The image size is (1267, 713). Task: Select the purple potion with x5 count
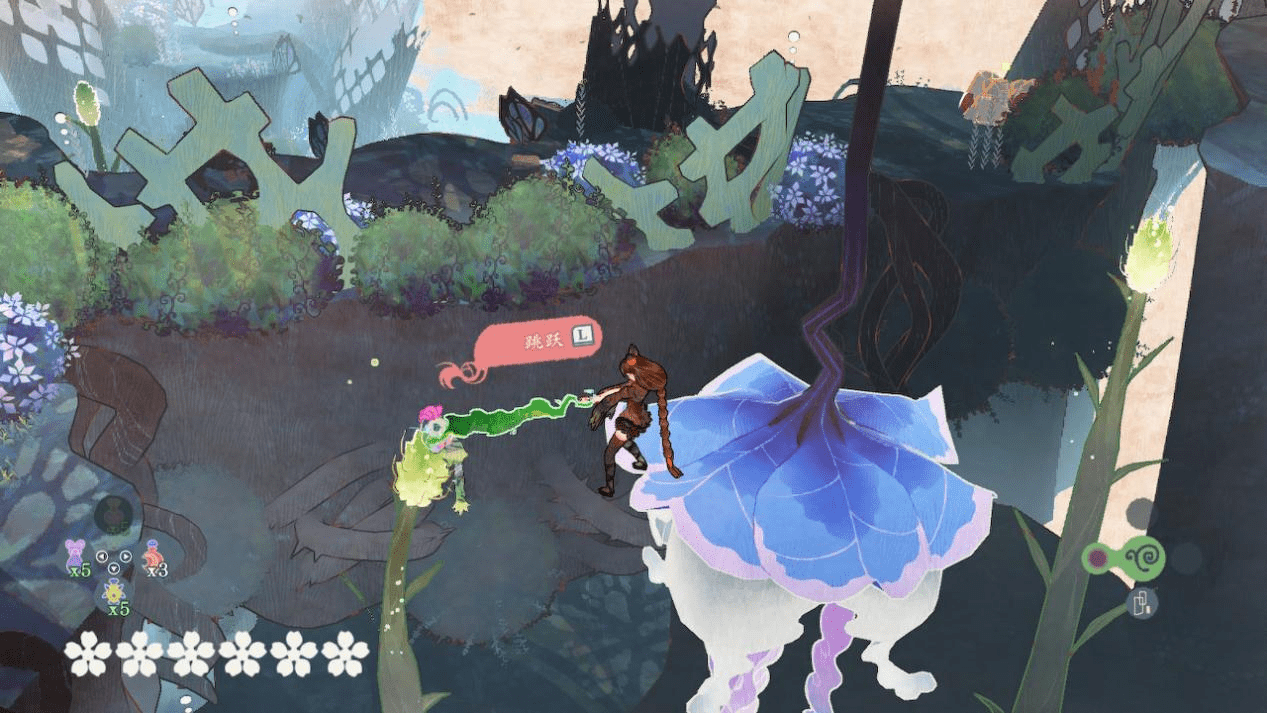point(76,553)
